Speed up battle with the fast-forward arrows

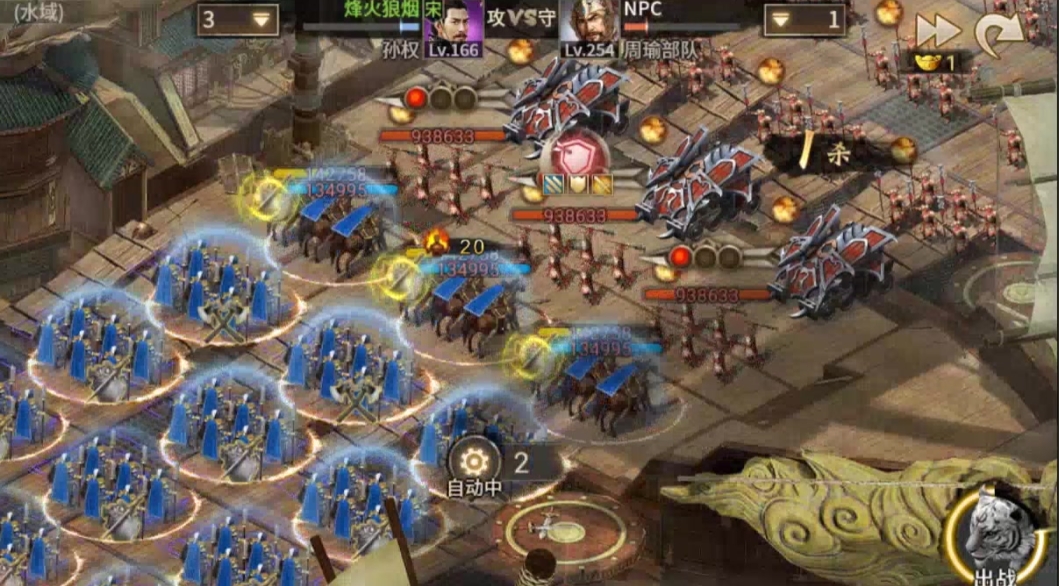938,31
